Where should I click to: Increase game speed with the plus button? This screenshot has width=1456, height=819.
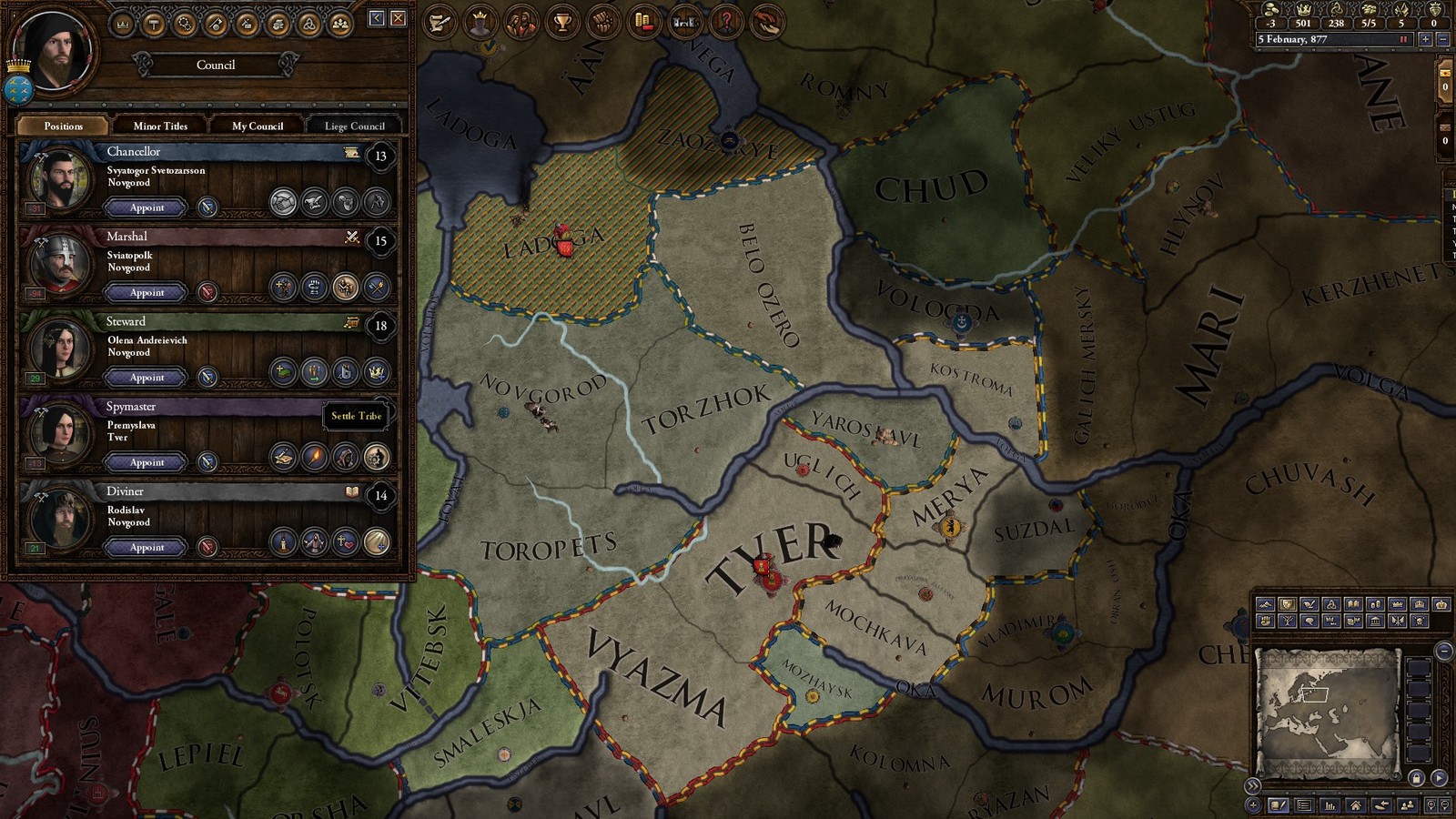(1425, 39)
